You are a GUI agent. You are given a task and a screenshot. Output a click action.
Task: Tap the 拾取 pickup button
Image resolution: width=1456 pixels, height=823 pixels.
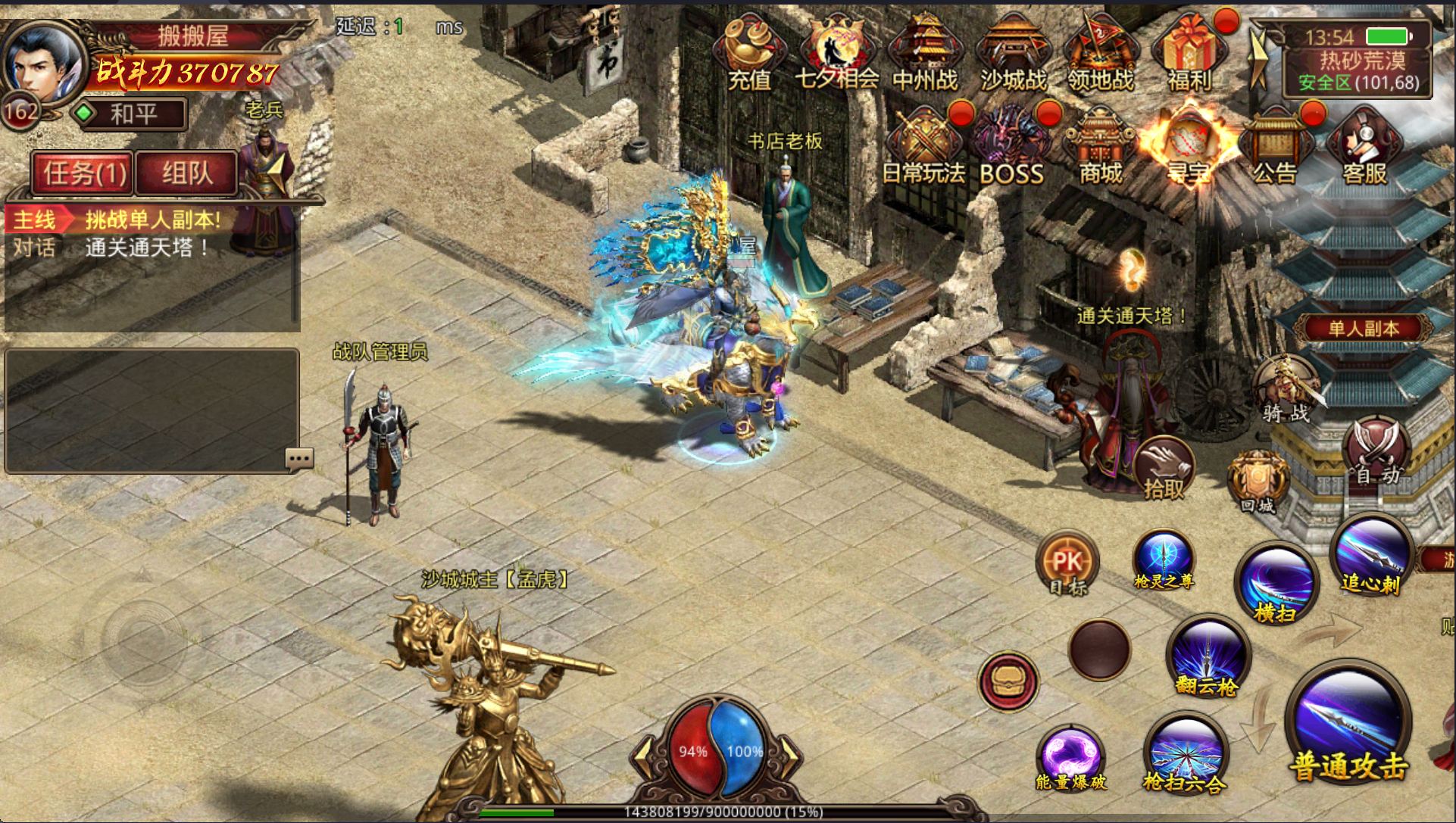coord(1164,469)
